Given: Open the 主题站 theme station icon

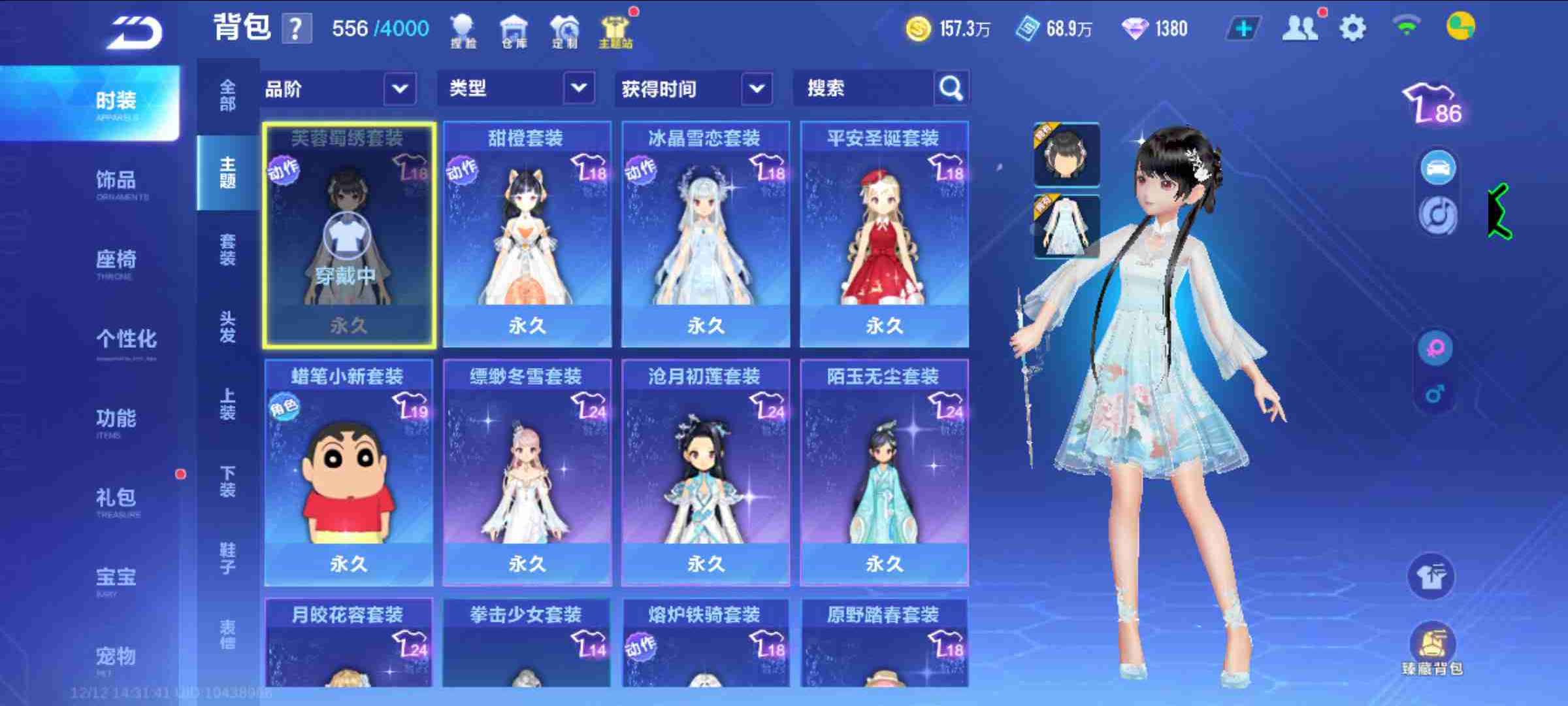Looking at the screenshot, I should click(615, 31).
